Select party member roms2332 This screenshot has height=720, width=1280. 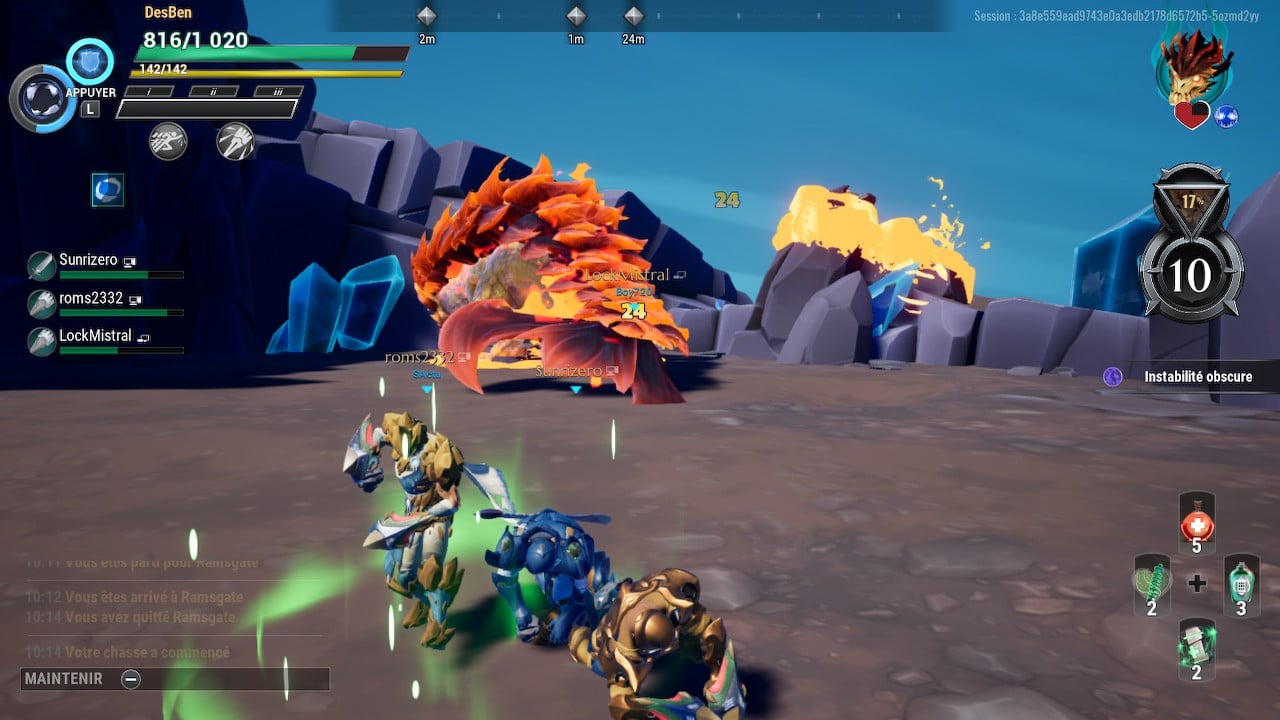click(91, 299)
